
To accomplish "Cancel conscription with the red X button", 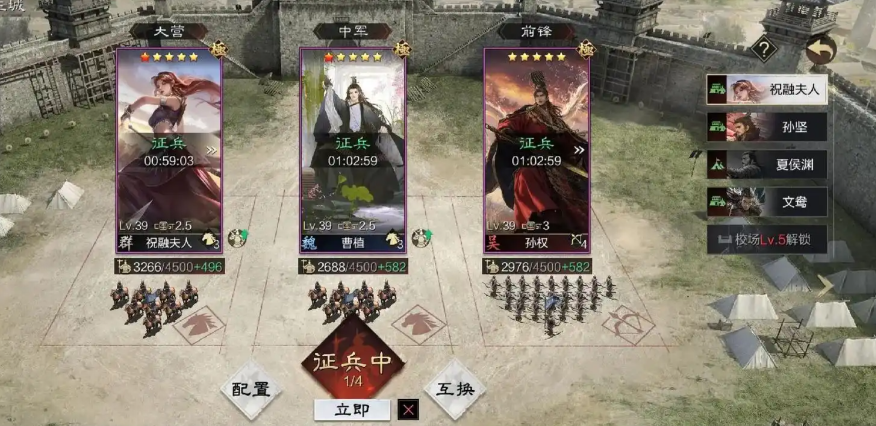I will point(408,409).
